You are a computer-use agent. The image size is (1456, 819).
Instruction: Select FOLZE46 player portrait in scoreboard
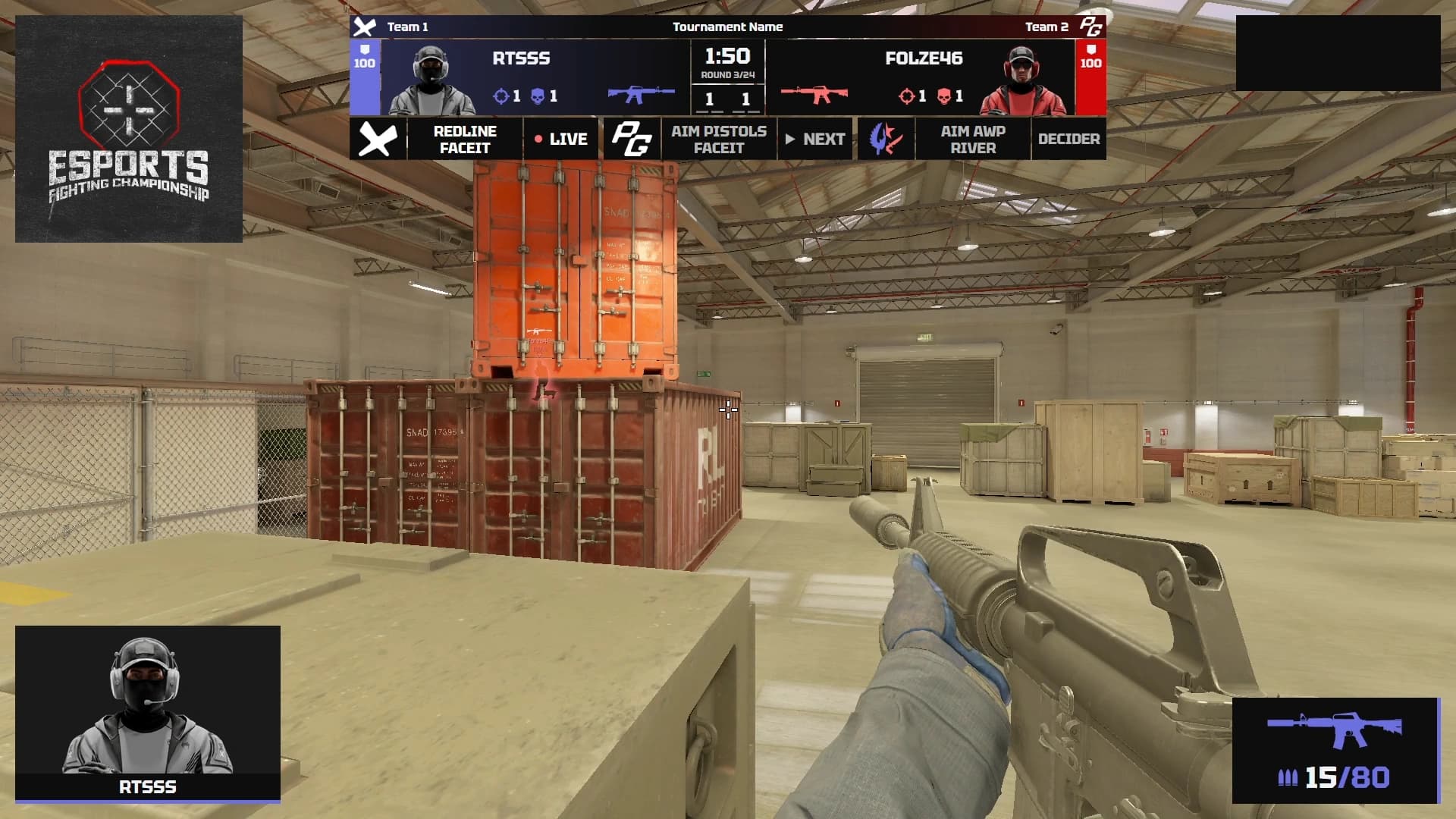coord(1024,79)
